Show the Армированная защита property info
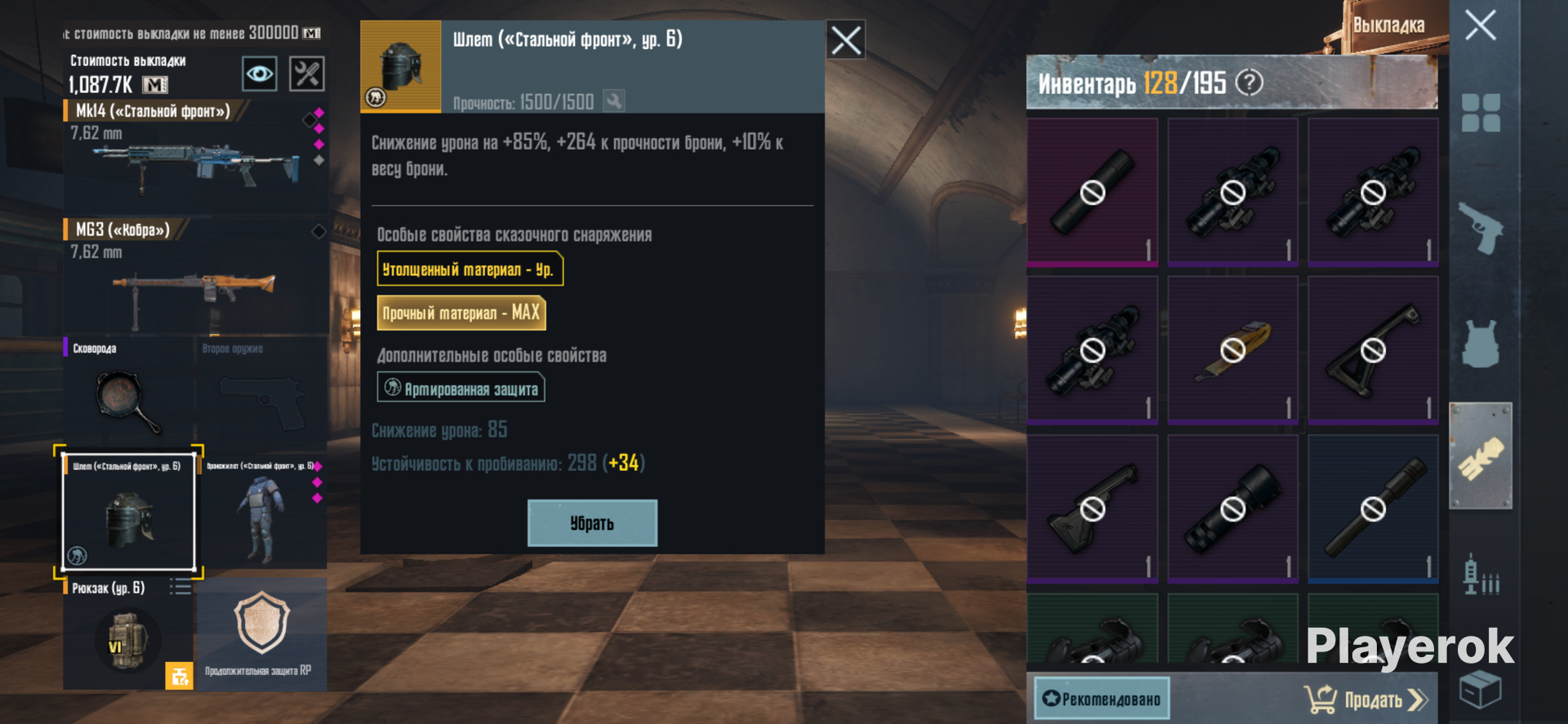The height and width of the screenshot is (724, 1568). (x=461, y=388)
